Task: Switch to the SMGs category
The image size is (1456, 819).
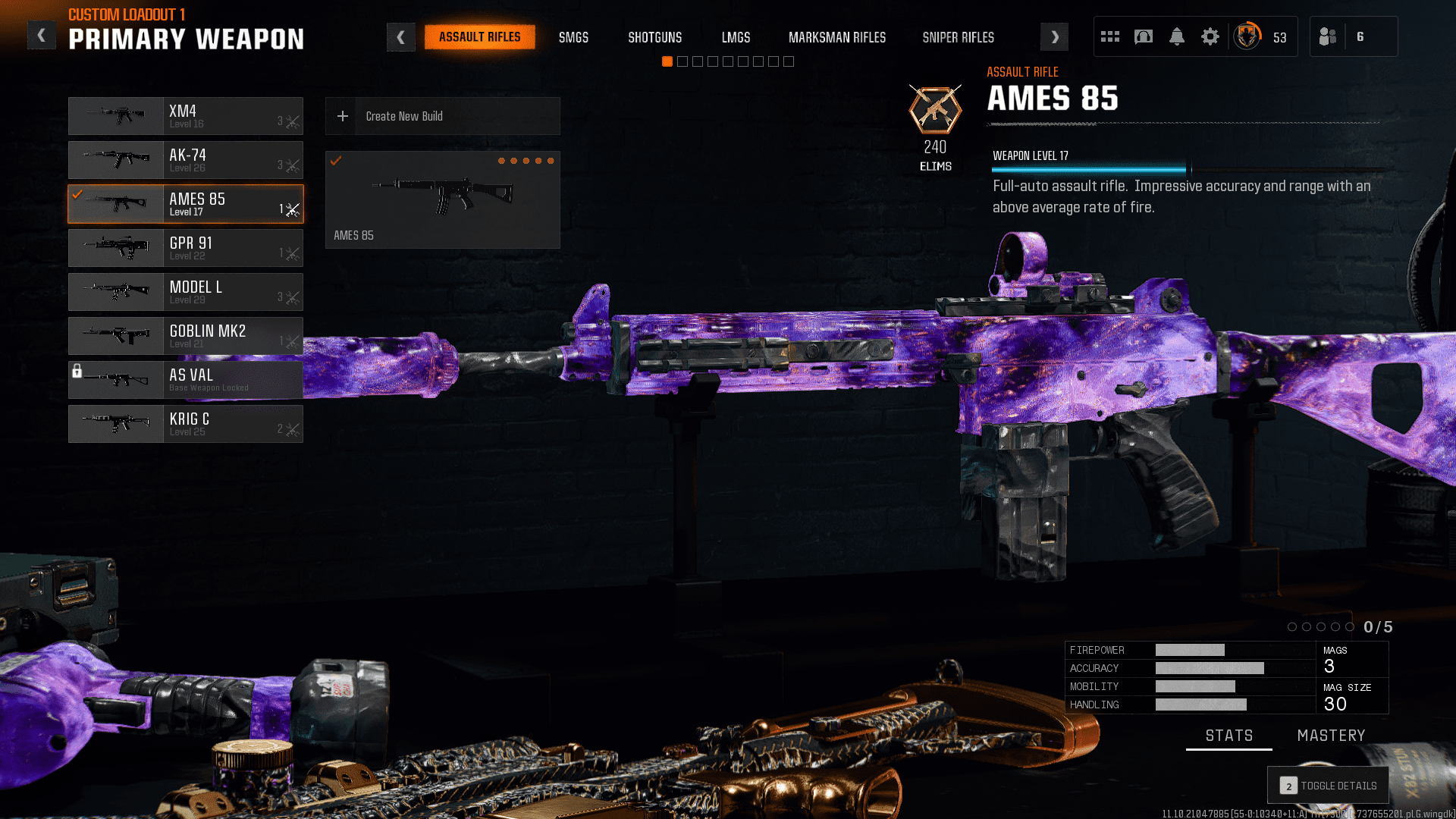Action: [x=573, y=37]
